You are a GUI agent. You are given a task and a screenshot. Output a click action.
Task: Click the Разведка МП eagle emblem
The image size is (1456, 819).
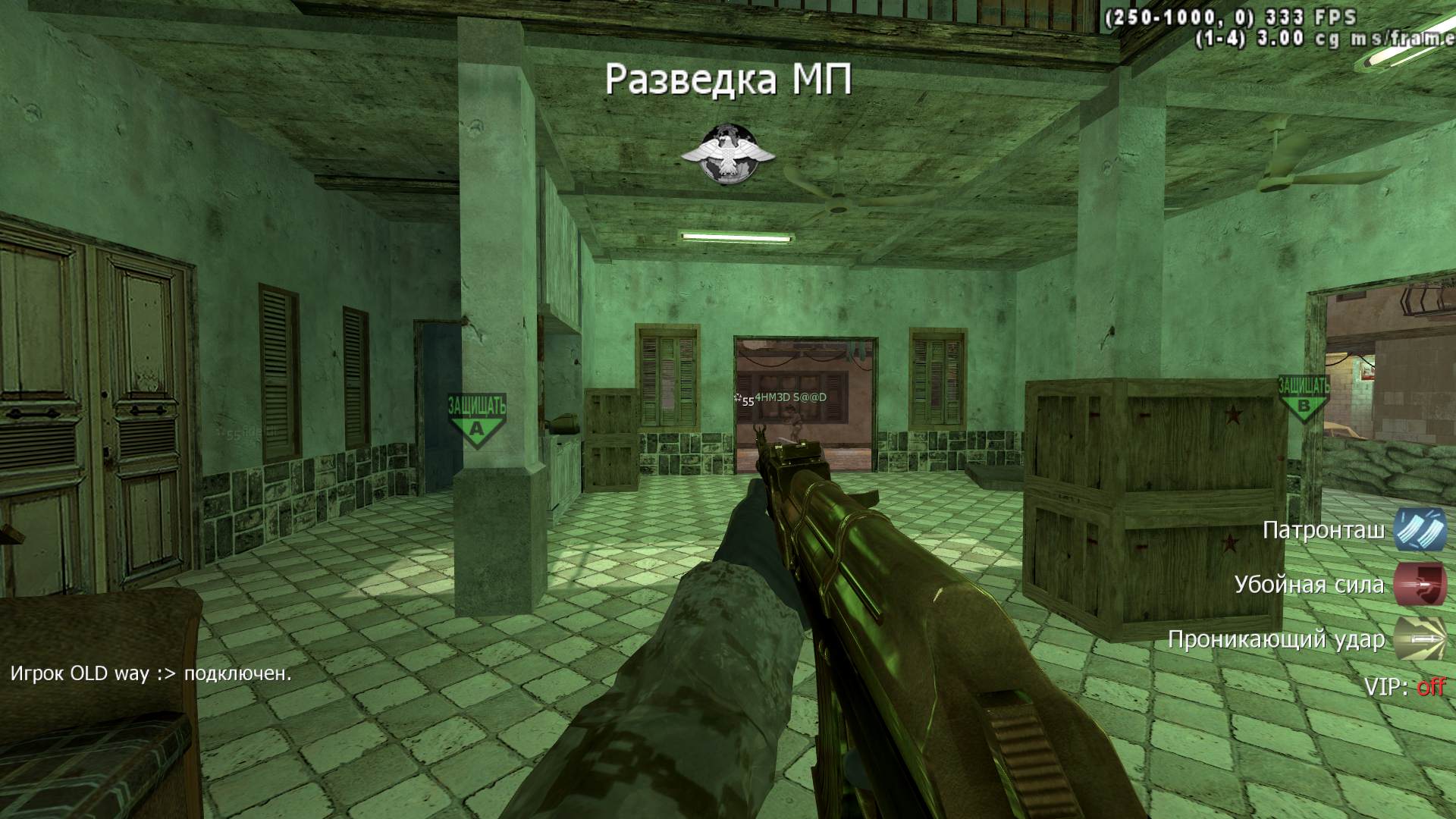click(x=728, y=155)
